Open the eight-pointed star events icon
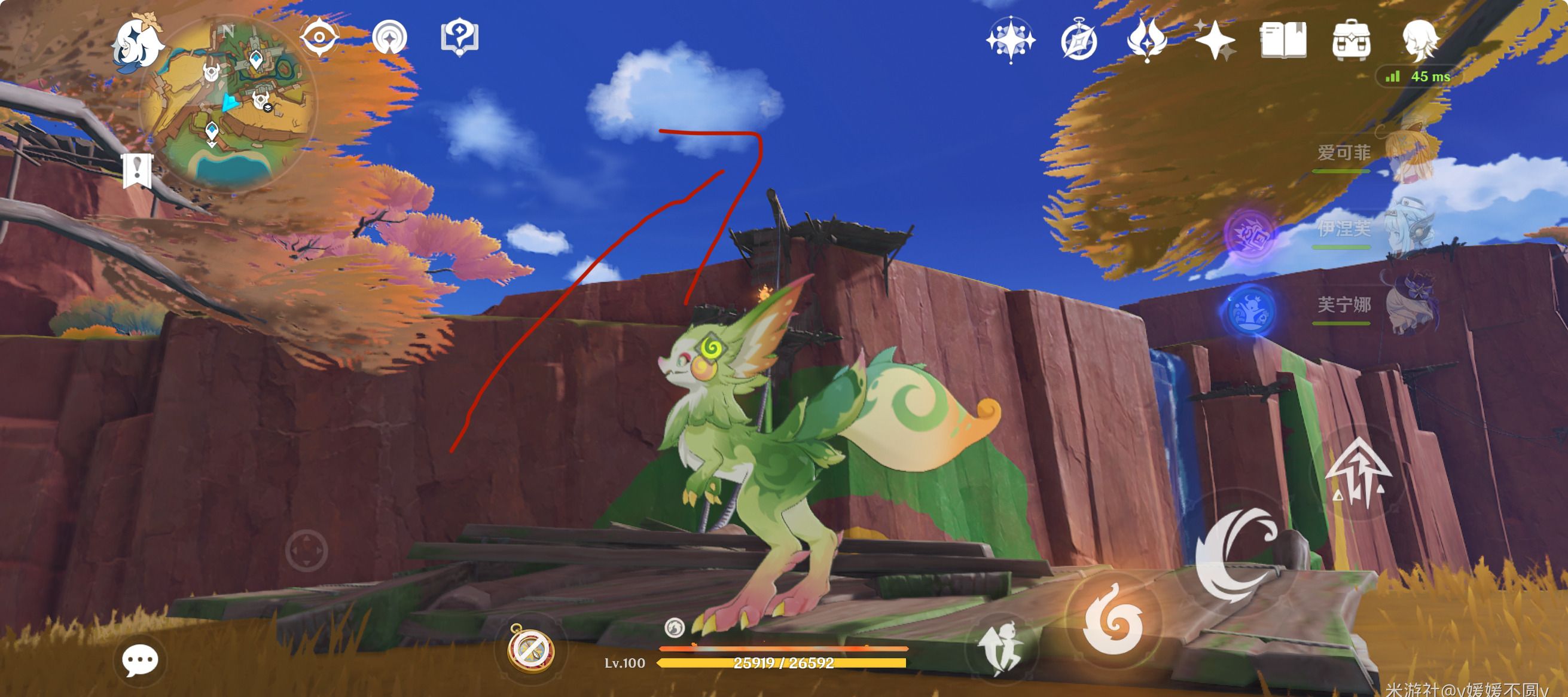 tap(1010, 40)
